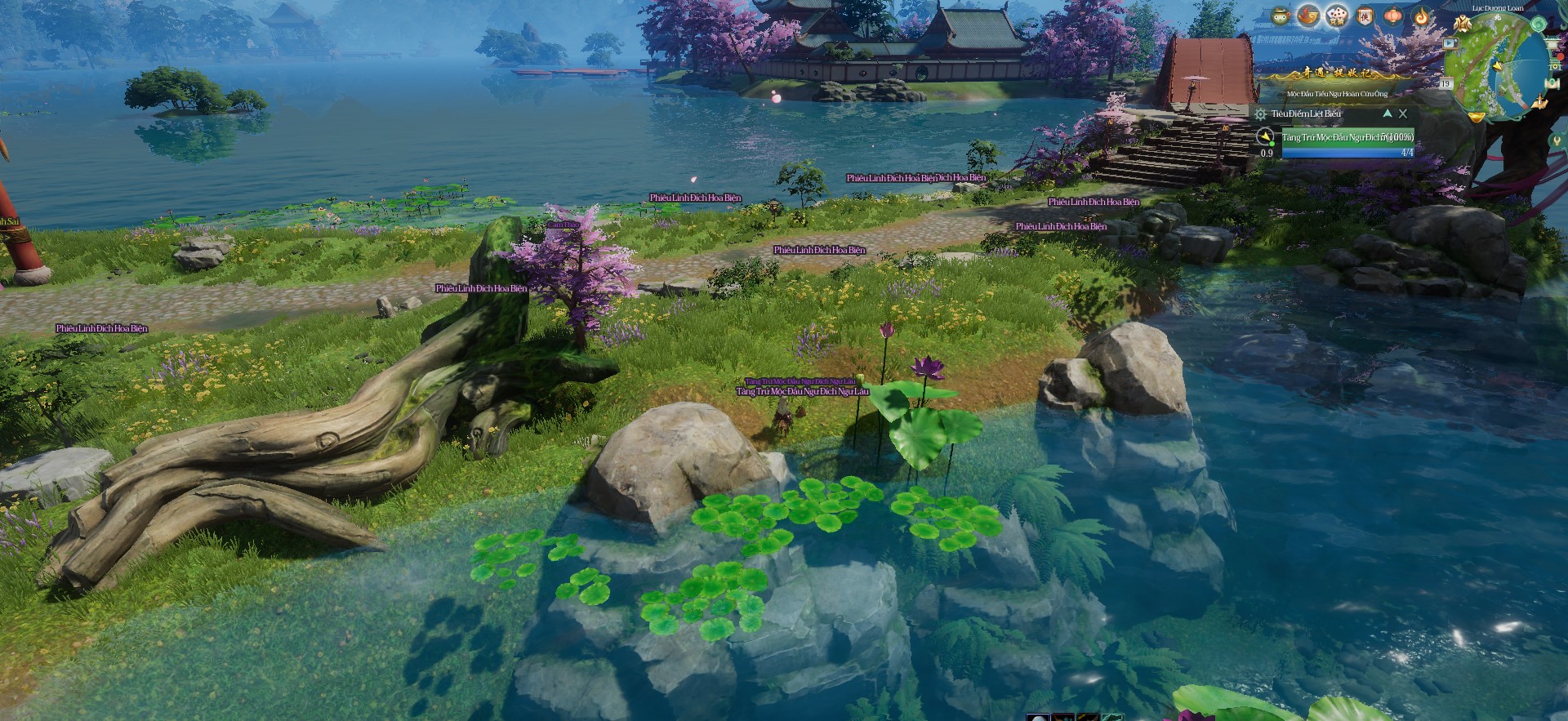
Task: Open the calendar icon showing 19
Action: coord(1445,83)
